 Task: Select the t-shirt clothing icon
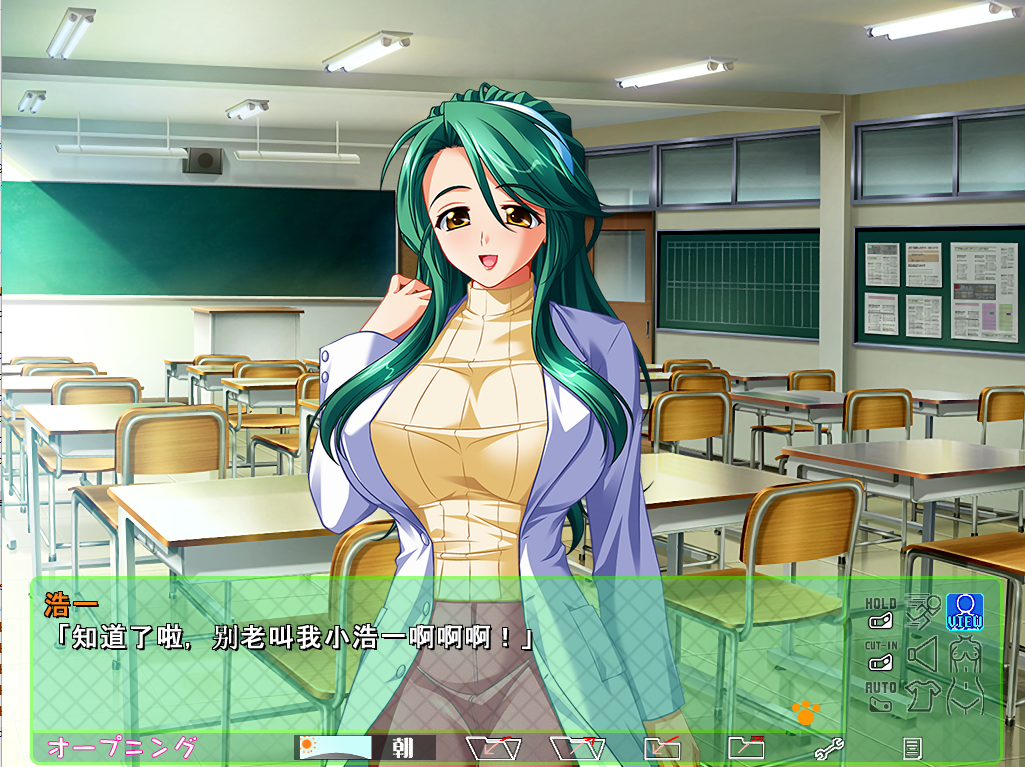[x=921, y=694]
